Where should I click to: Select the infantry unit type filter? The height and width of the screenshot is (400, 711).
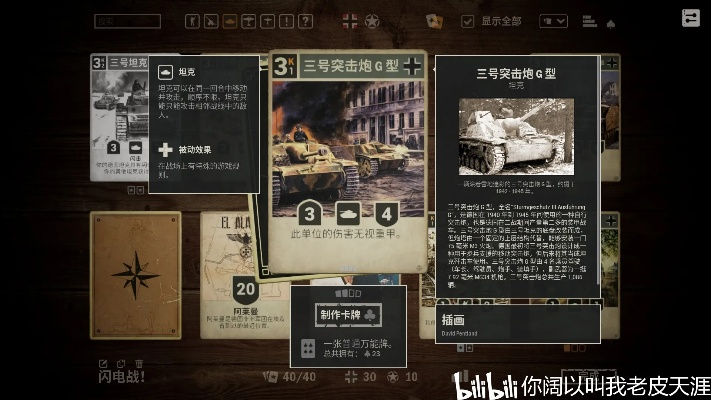(192, 20)
